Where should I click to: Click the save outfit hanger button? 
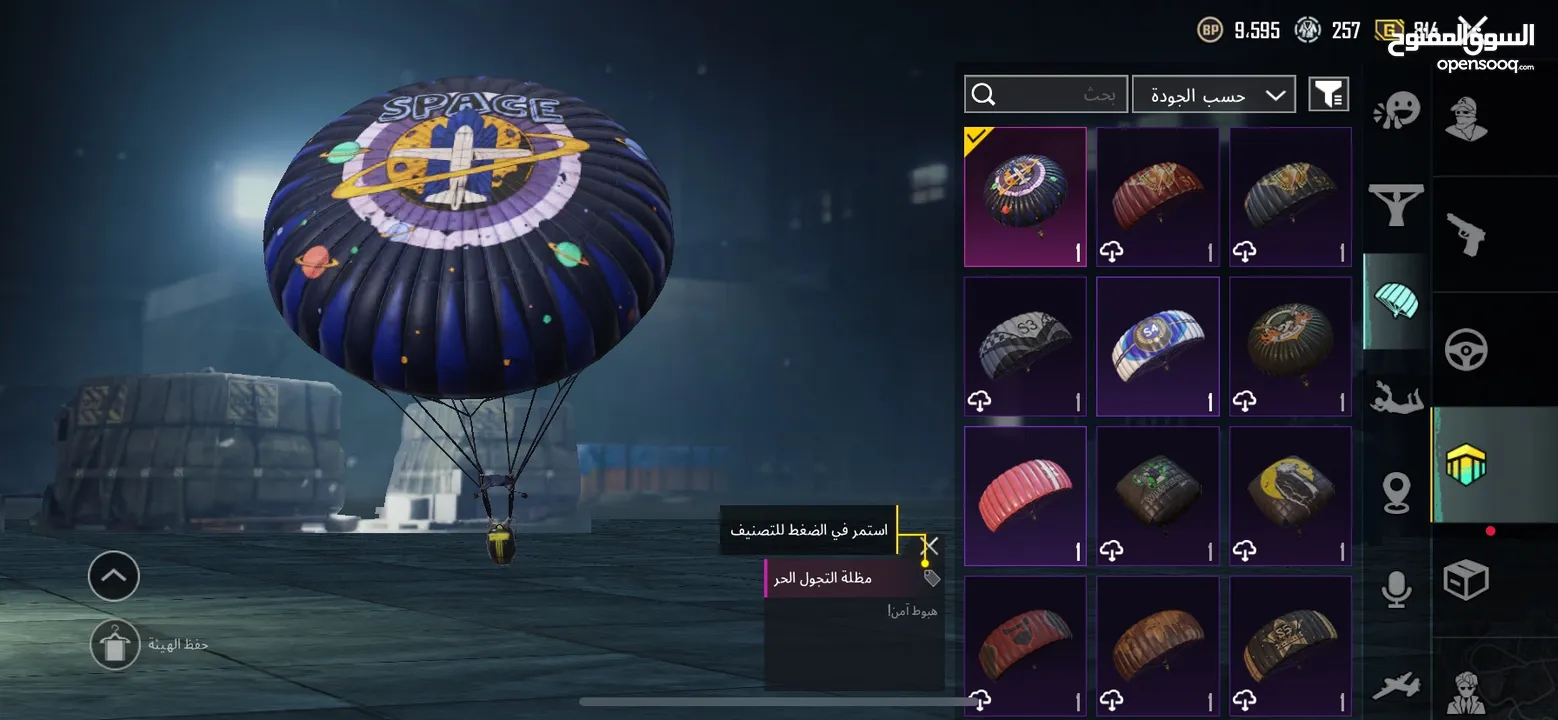(114, 645)
